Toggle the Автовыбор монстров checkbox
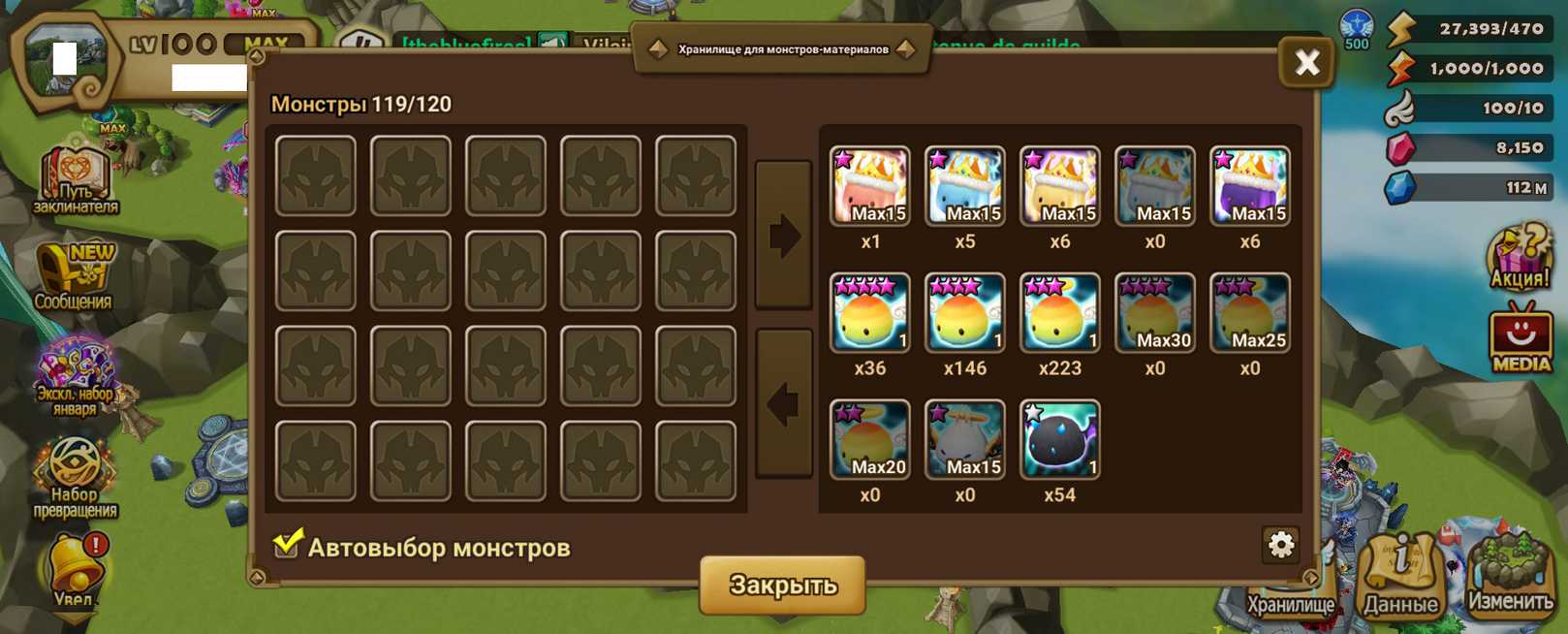This screenshot has width=1568, height=634. coord(287,545)
